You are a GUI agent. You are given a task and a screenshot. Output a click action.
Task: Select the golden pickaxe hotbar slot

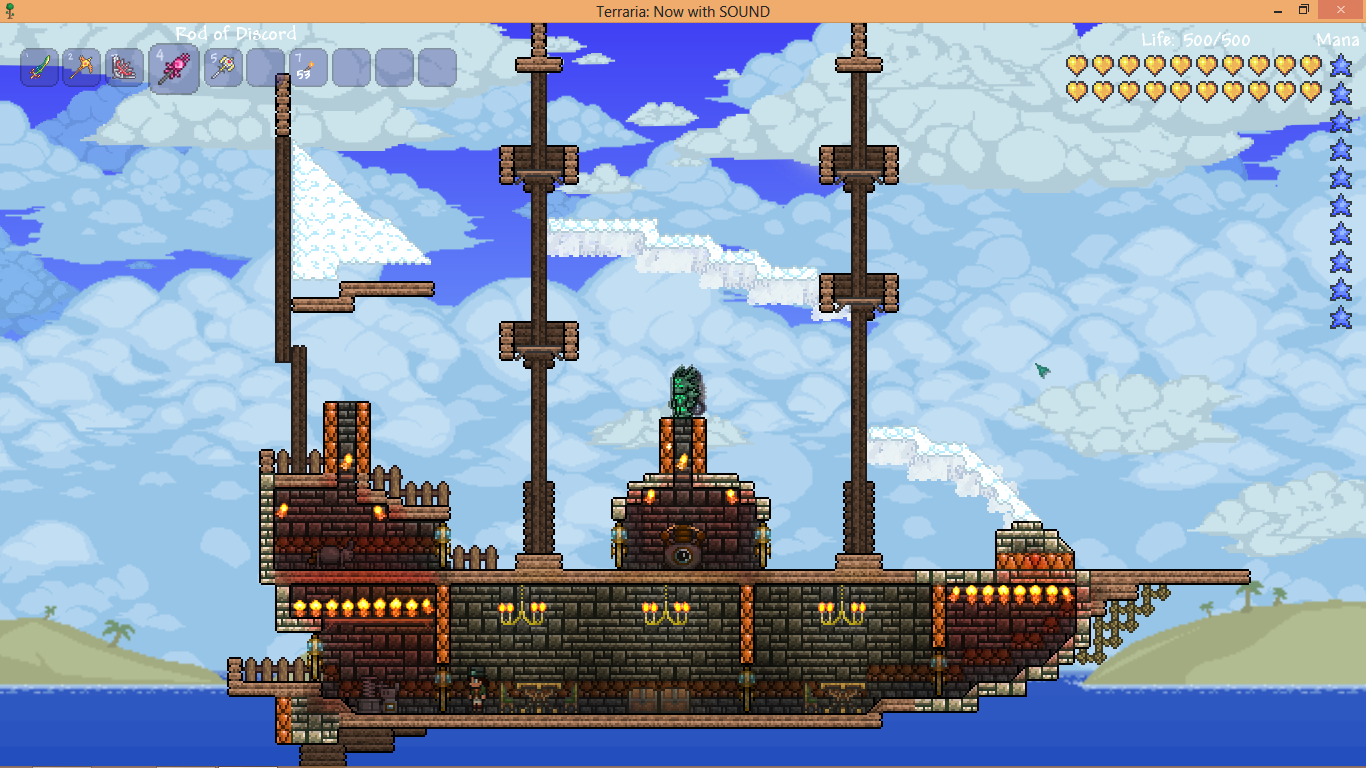point(82,68)
